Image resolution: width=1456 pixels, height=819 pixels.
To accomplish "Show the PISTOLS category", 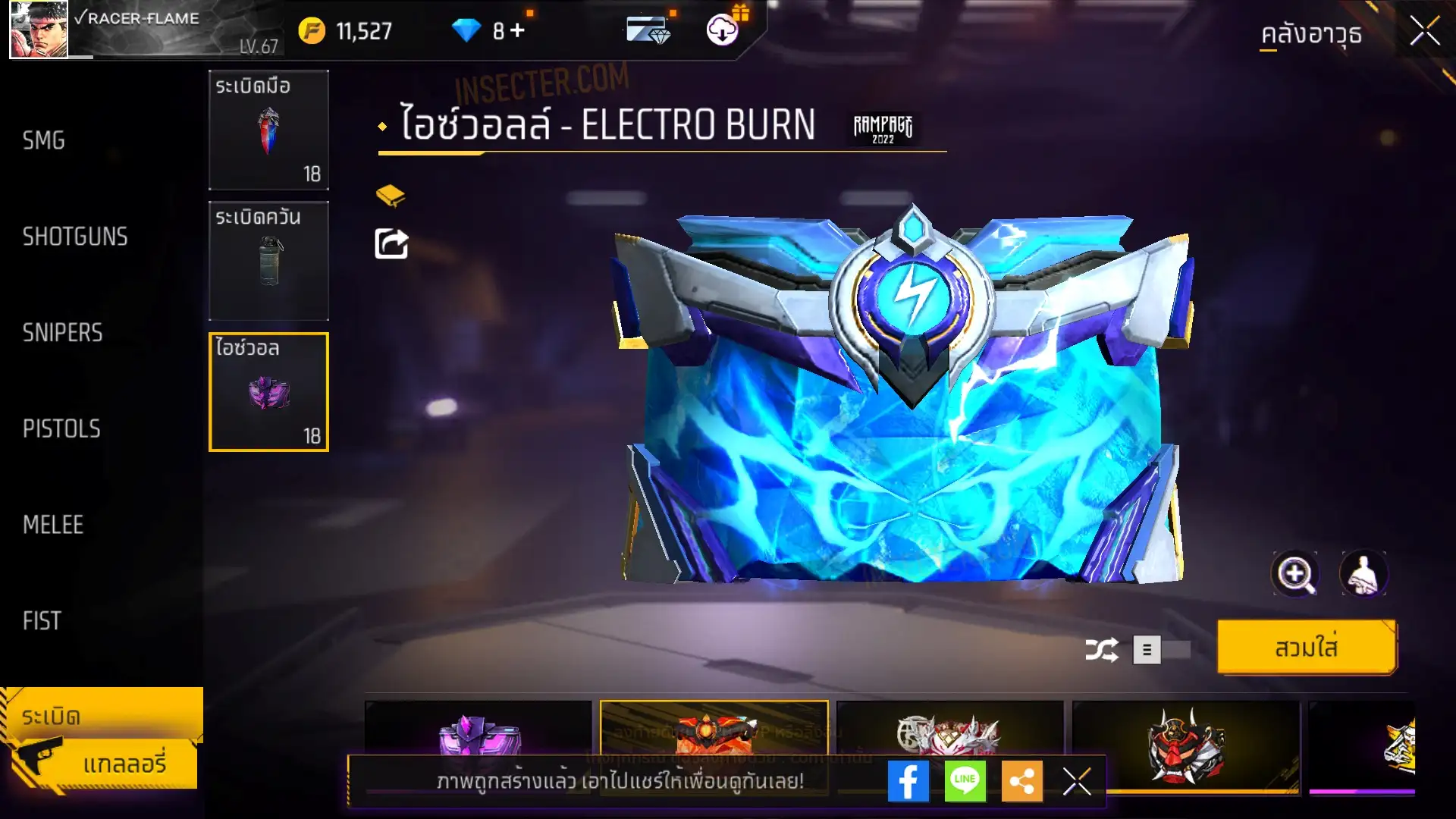I will 61,428.
